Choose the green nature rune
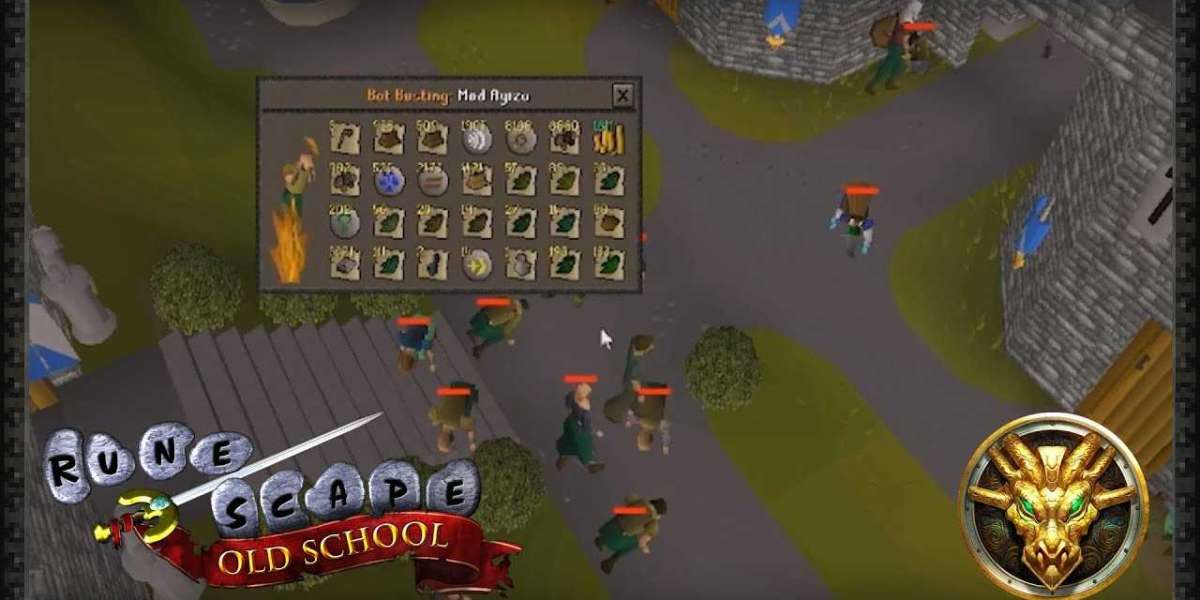This screenshot has height=600, width=1200. 344,222
